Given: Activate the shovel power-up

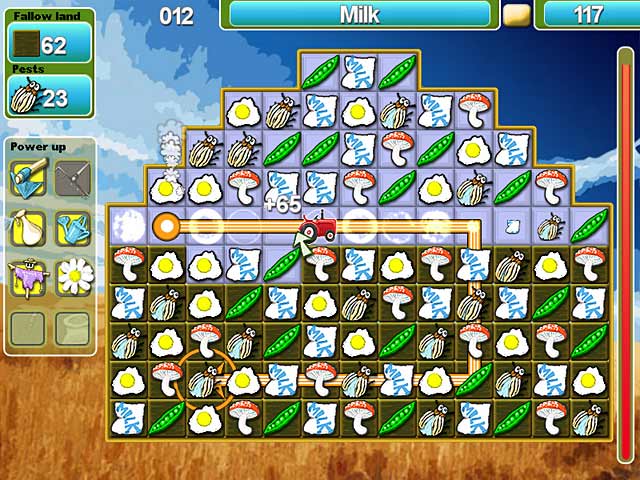Looking at the screenshot, I should click(27, 180).
